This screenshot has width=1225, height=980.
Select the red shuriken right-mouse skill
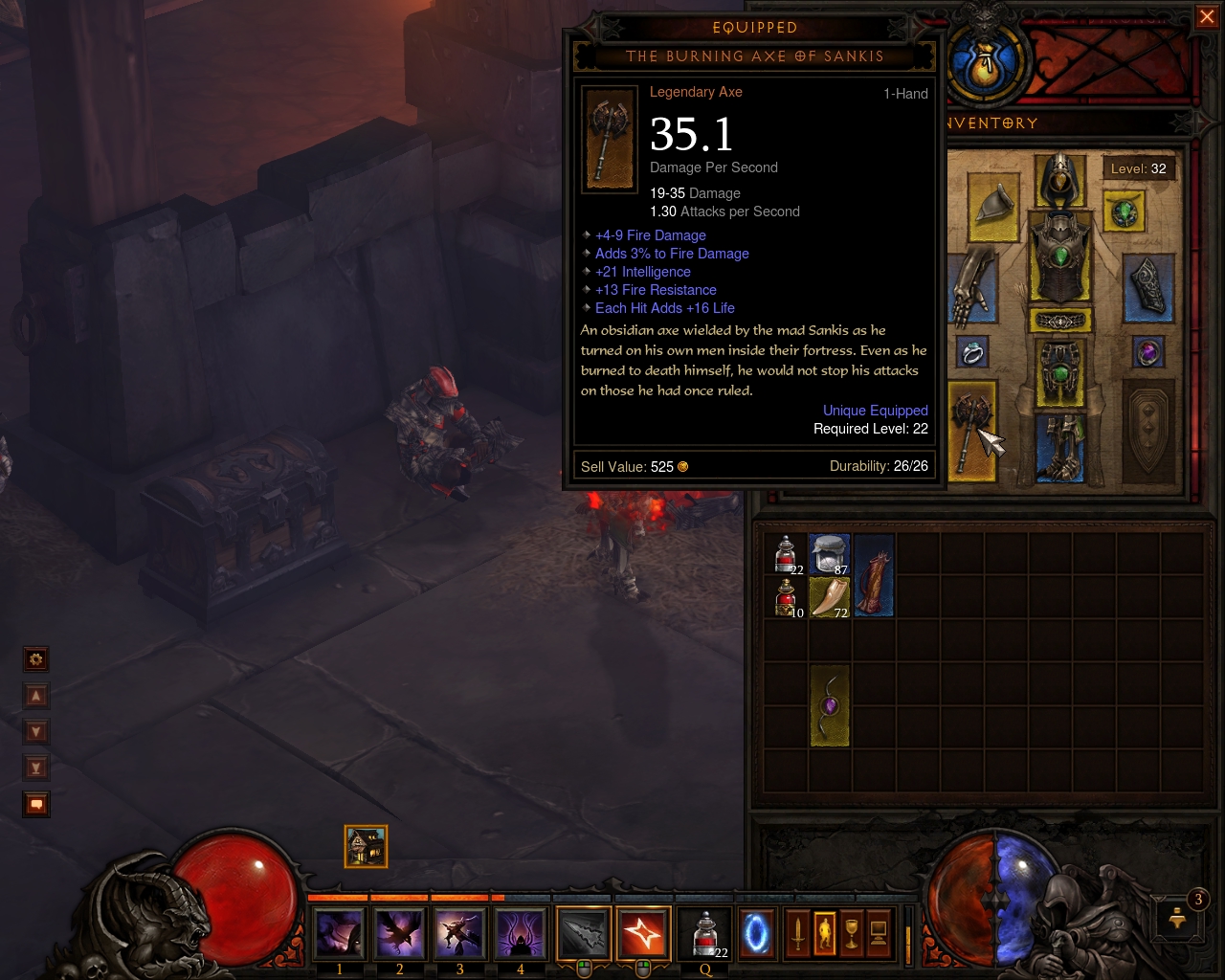pyautogui.click(x=643, y=932)
